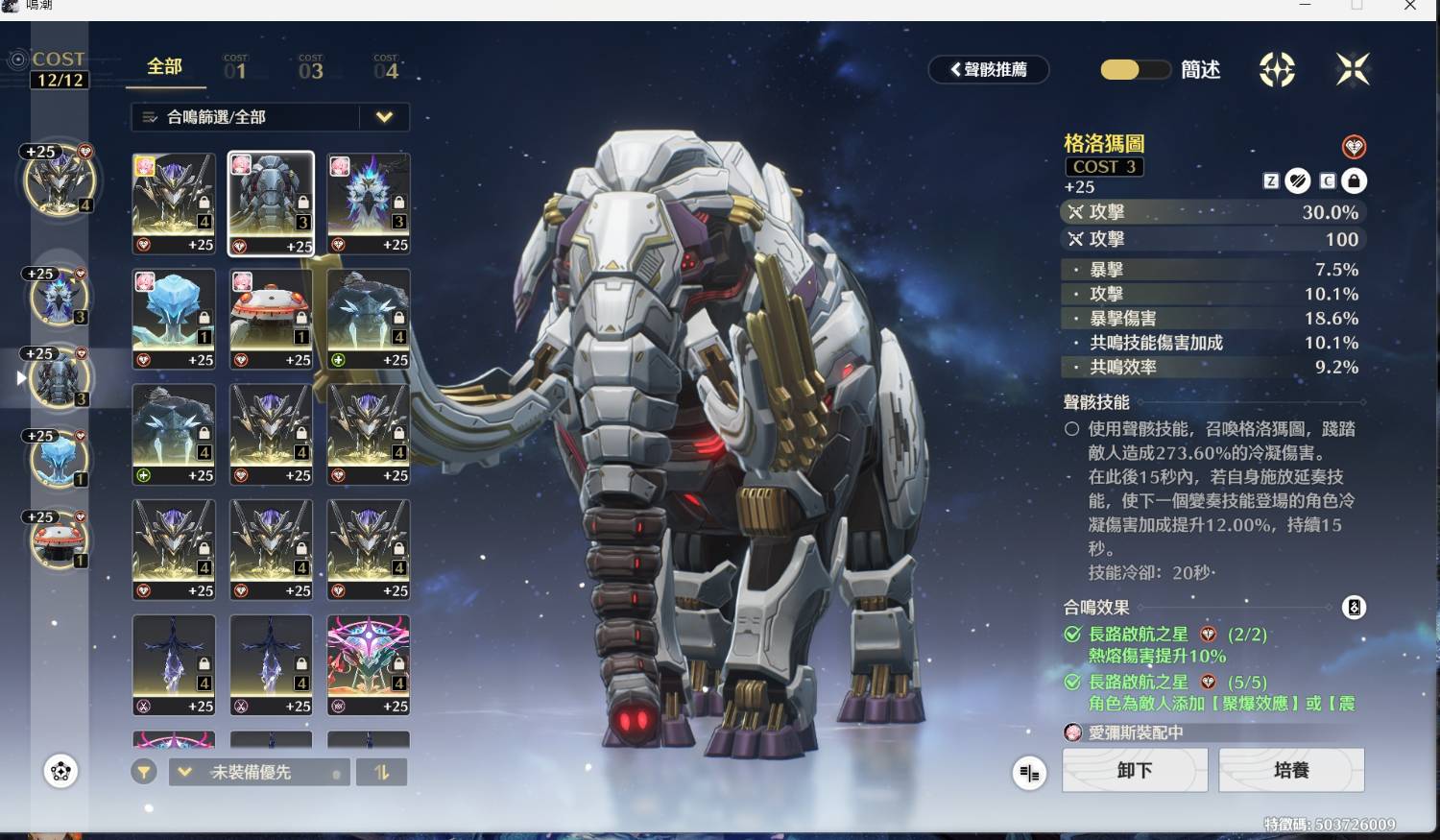Select the COST 01 filter tab

pos(235,67)
